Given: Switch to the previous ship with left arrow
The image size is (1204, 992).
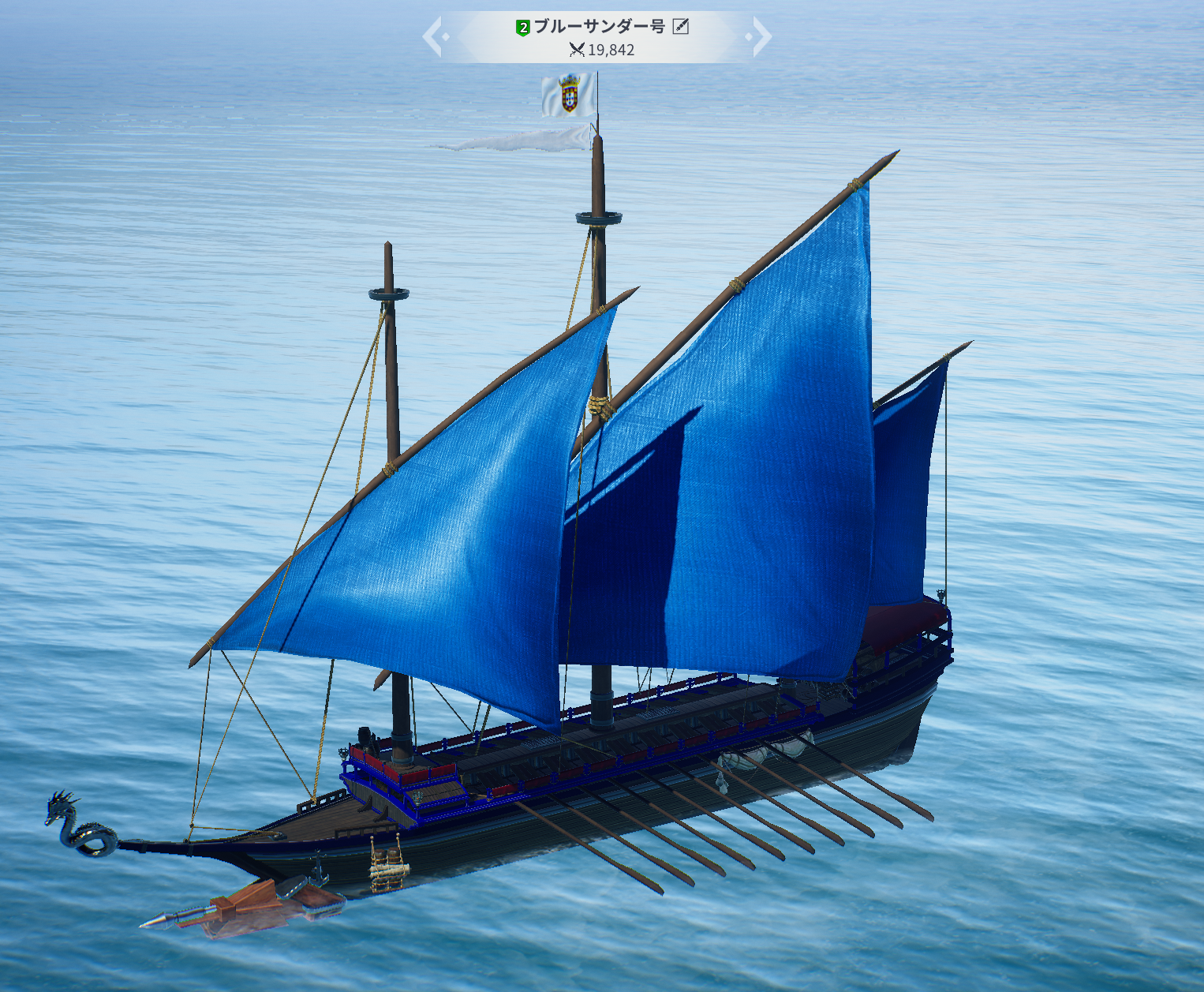Looking at the screenshot, I should tap(433, 37).
